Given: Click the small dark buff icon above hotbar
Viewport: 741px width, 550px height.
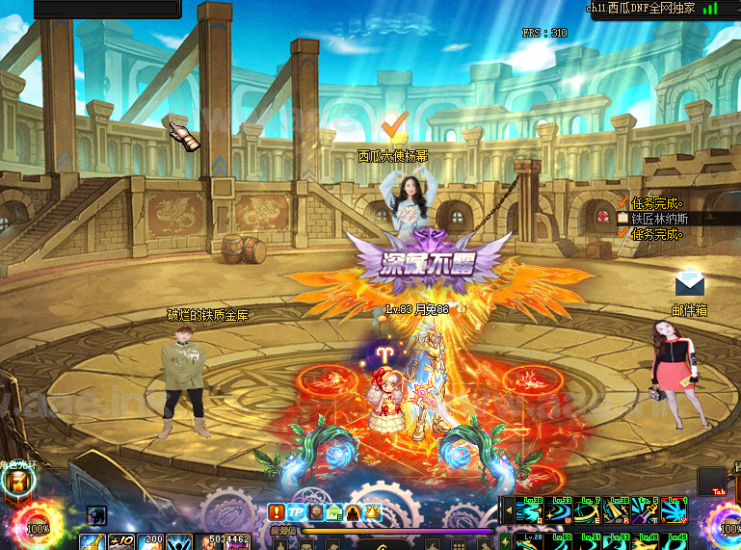Looking at the screenshot, I should point(97,516).
